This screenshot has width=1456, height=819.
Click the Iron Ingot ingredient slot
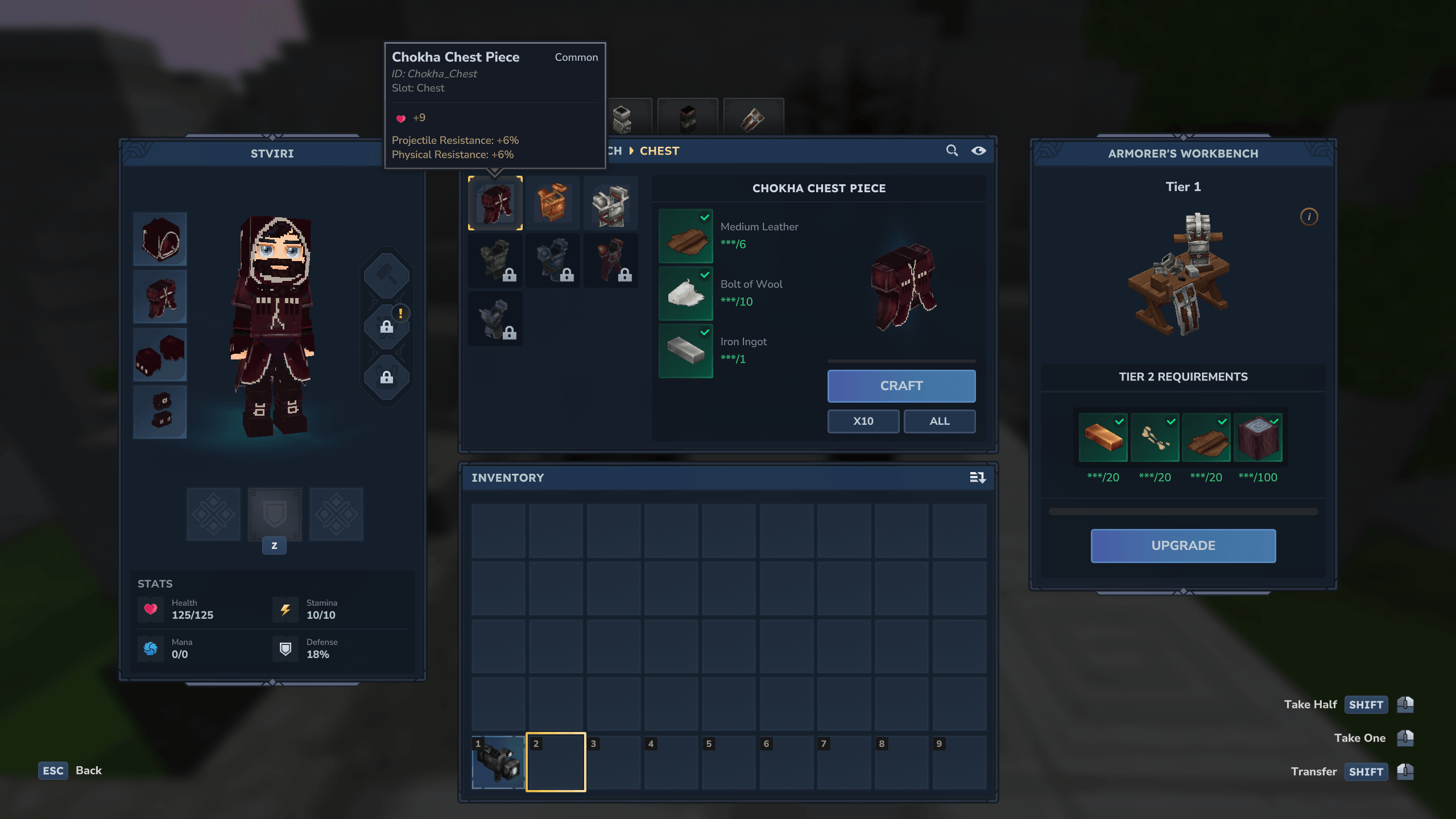pyautogui.click(x=685, y=351)
